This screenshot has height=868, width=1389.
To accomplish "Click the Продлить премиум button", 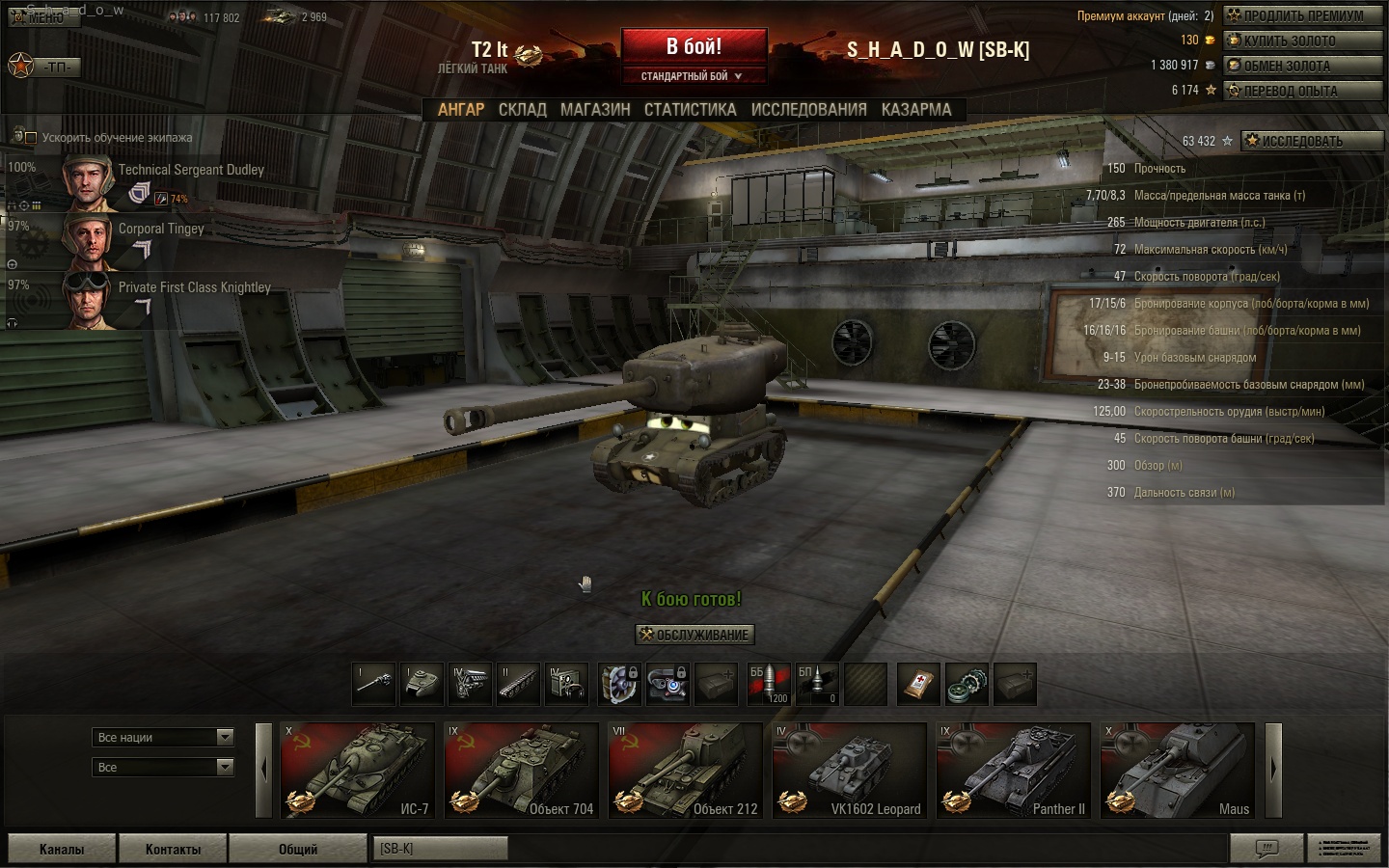I will click(x=1302, y=15).
